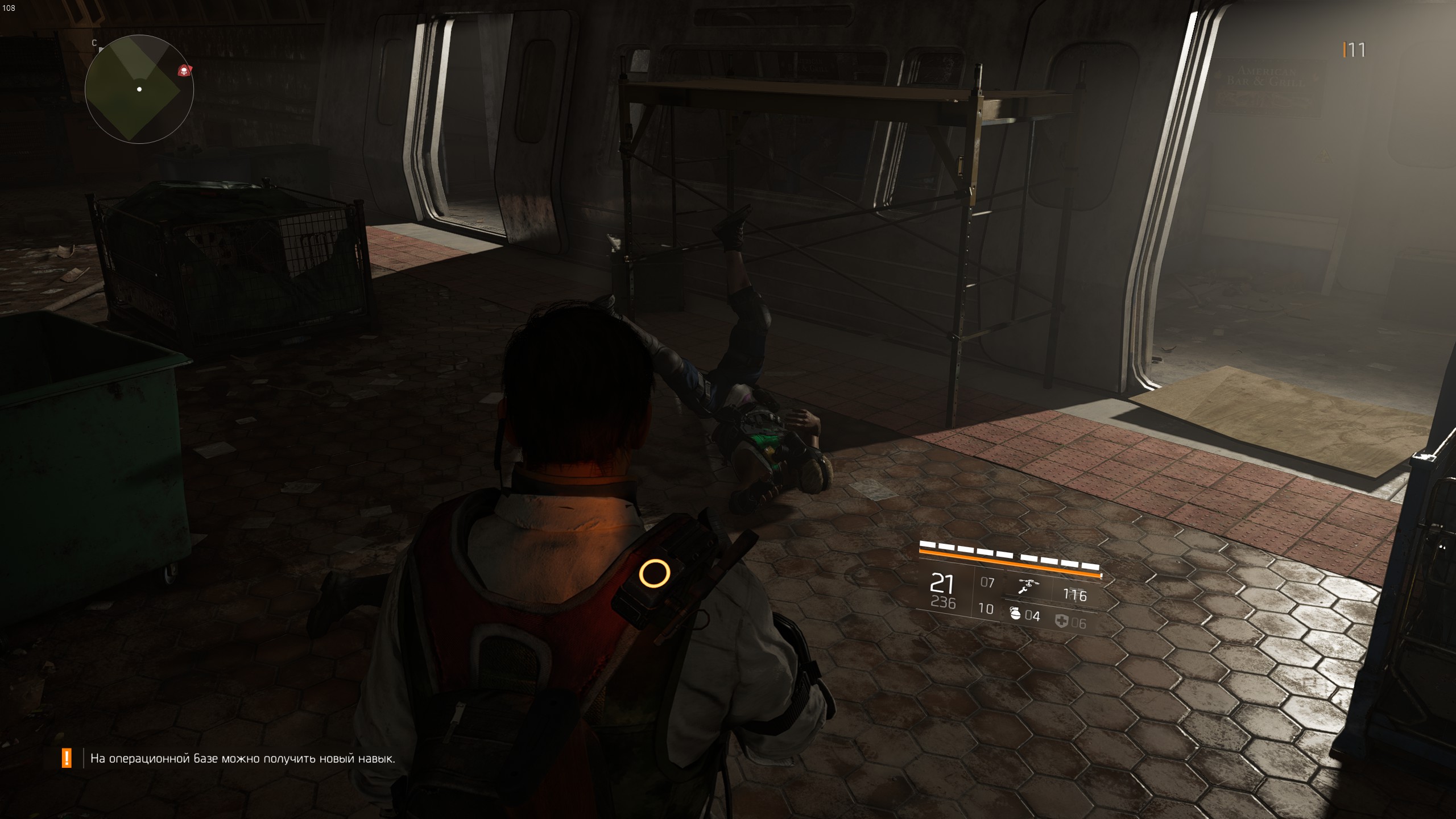Select the grenade icon
1456x819 pixels.
1015,613
